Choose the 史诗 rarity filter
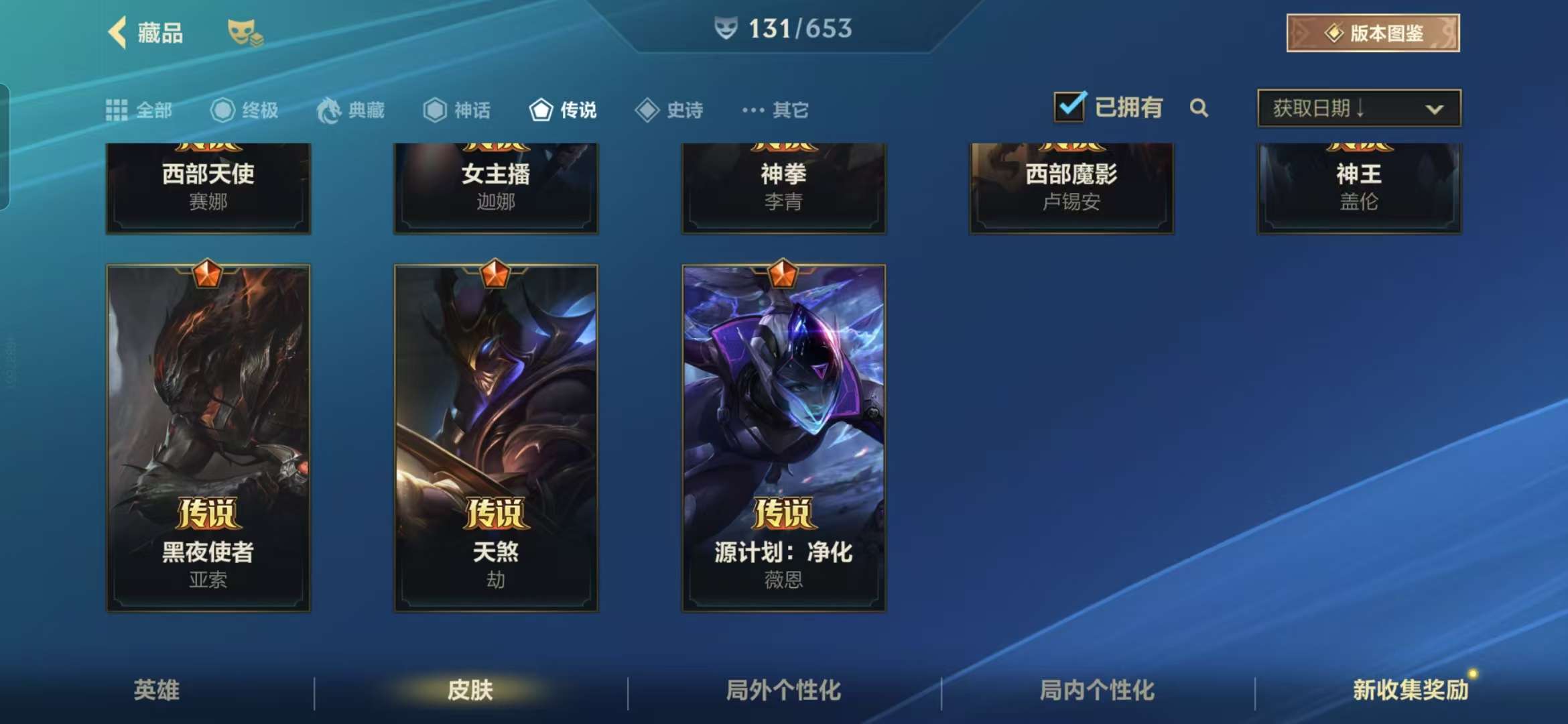Viewport: 1568px width, 724px height. [669, 110]
